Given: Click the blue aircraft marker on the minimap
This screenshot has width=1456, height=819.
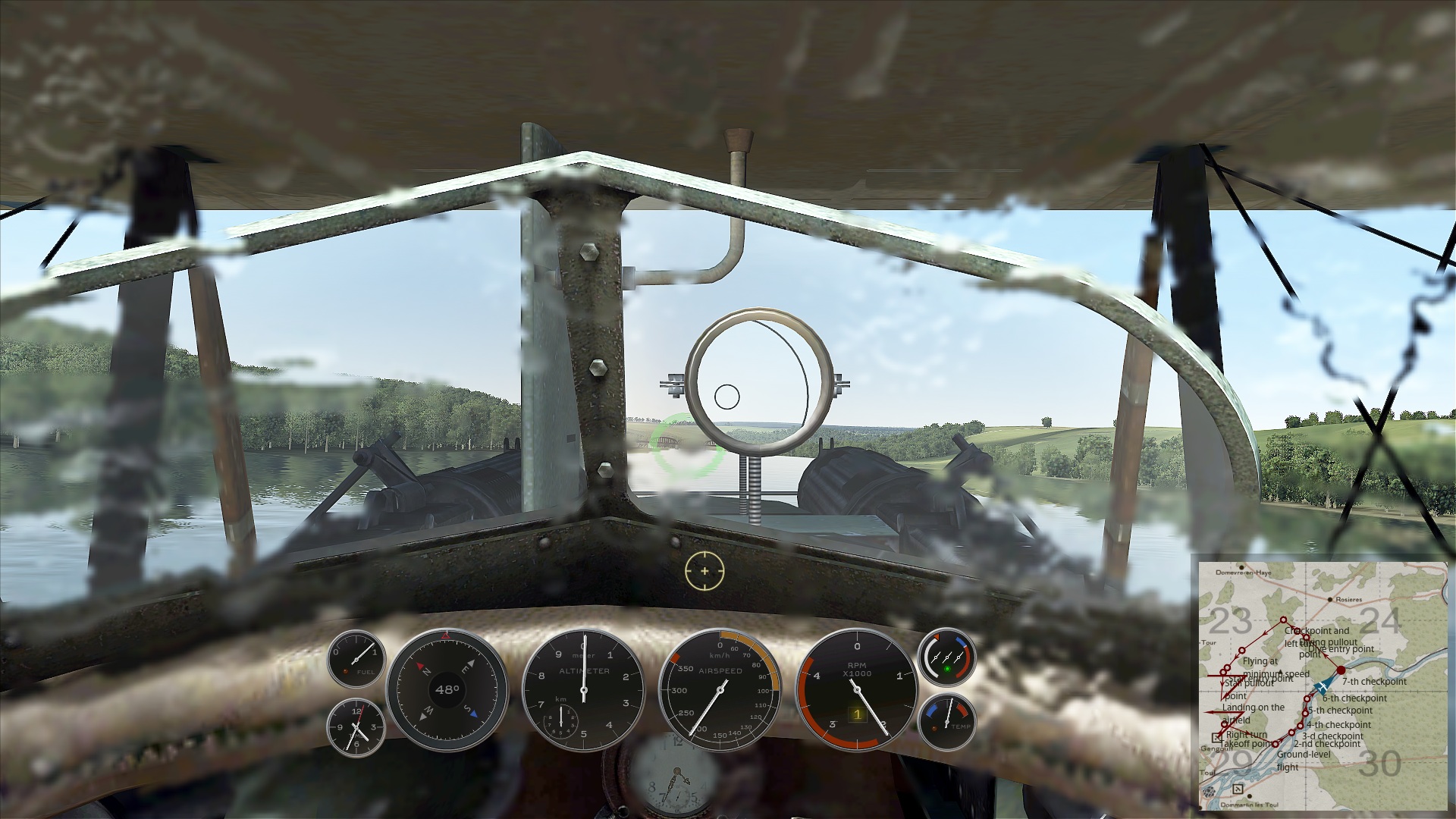Looking at the screenshot, I should pyautogui.click(x=1323, y=686).
